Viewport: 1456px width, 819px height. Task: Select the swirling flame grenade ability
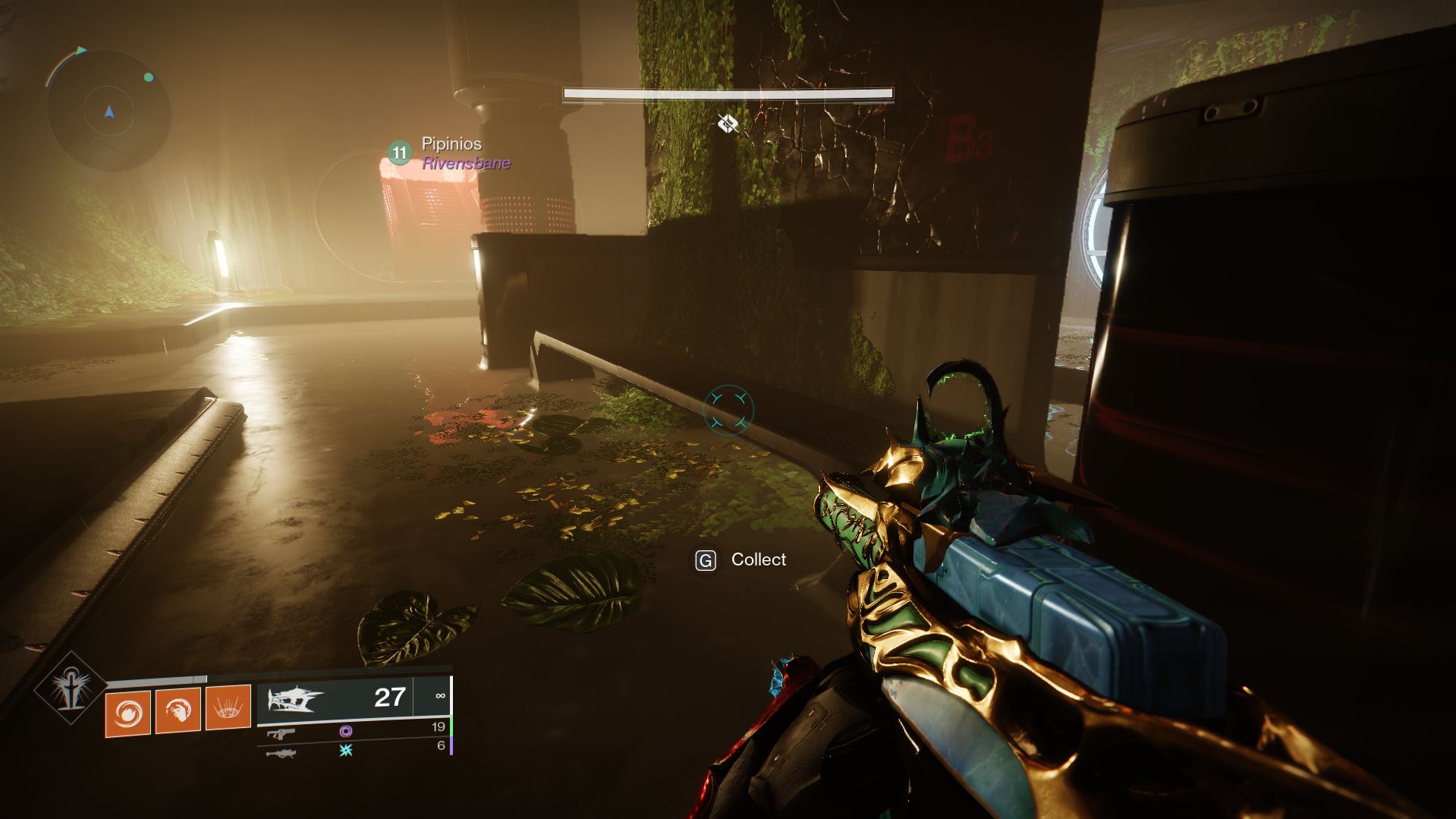[x=129, y=711]
